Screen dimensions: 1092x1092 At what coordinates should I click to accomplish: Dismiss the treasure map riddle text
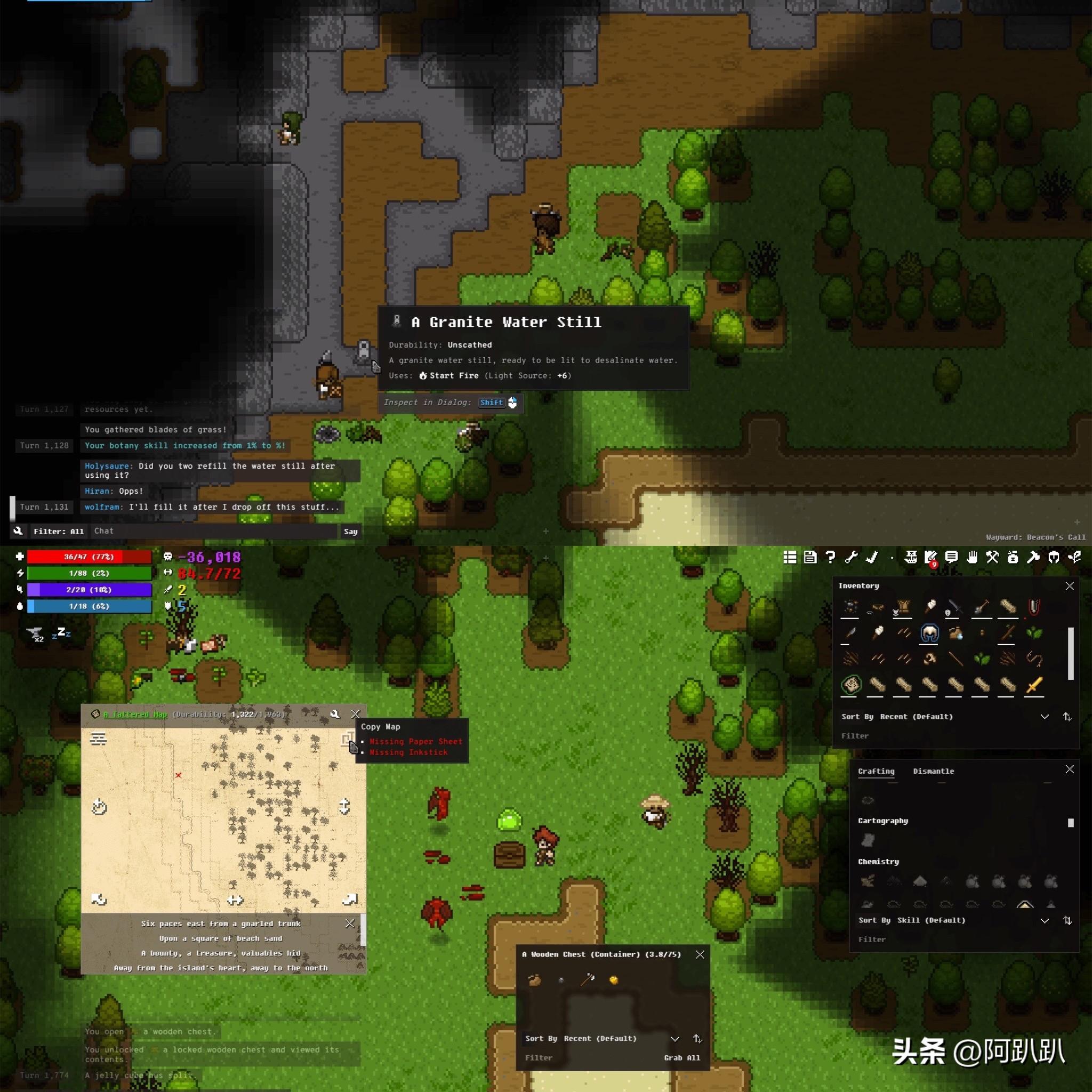(349, 923)
